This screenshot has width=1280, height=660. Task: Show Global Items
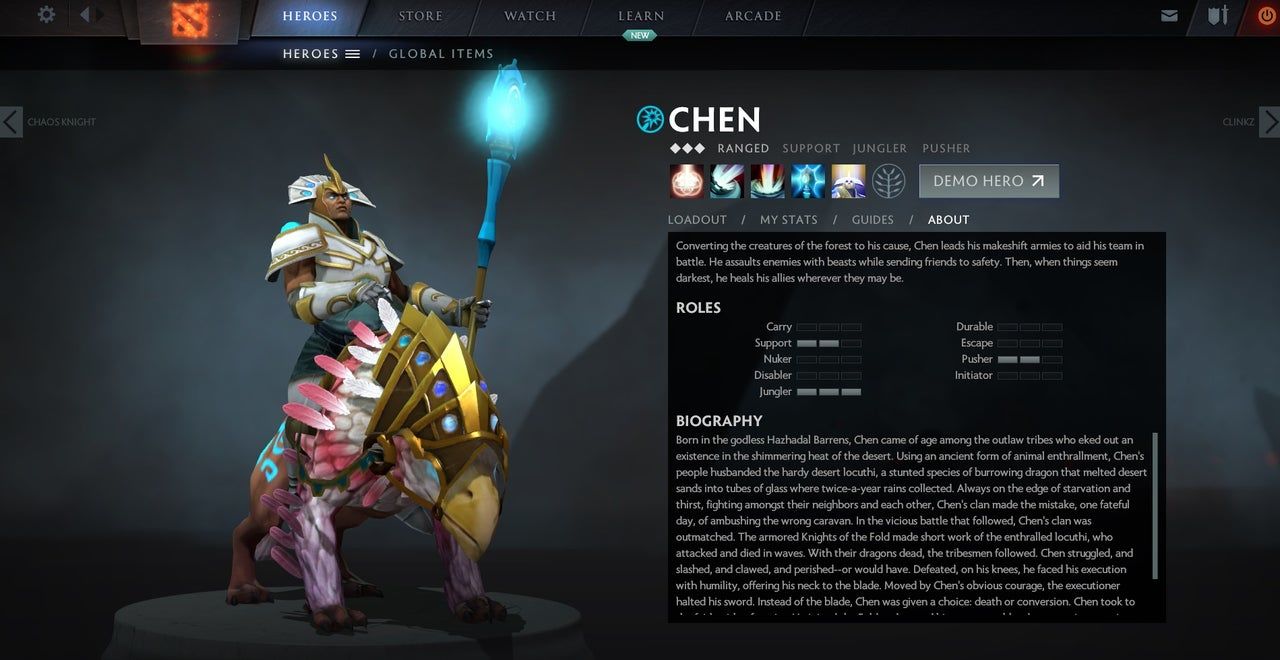(441, 54)
